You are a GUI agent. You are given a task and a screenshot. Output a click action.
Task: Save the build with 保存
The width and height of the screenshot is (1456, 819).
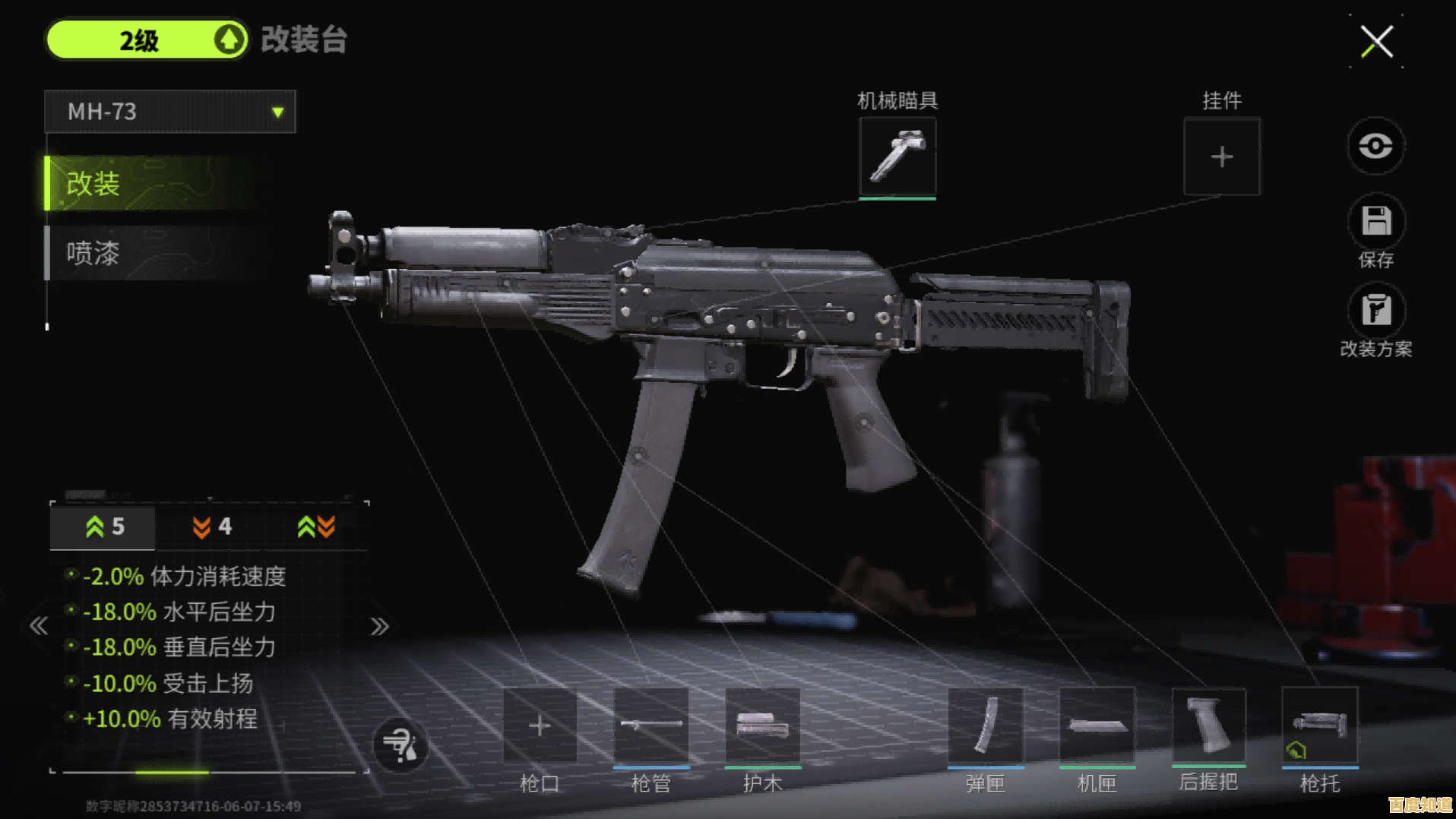[x=1375, y=222]
